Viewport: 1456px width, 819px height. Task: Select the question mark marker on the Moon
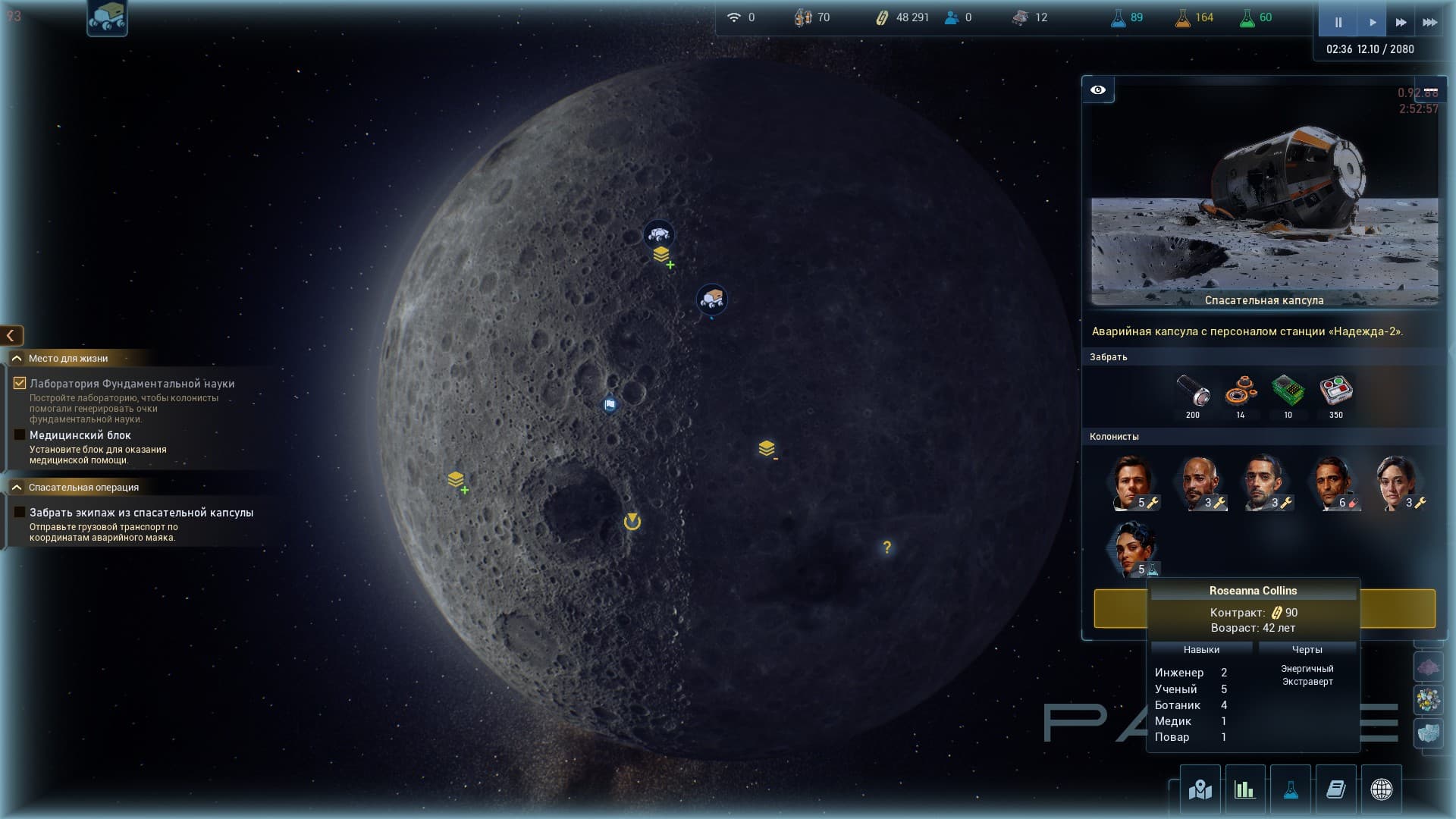coord(886,548)
